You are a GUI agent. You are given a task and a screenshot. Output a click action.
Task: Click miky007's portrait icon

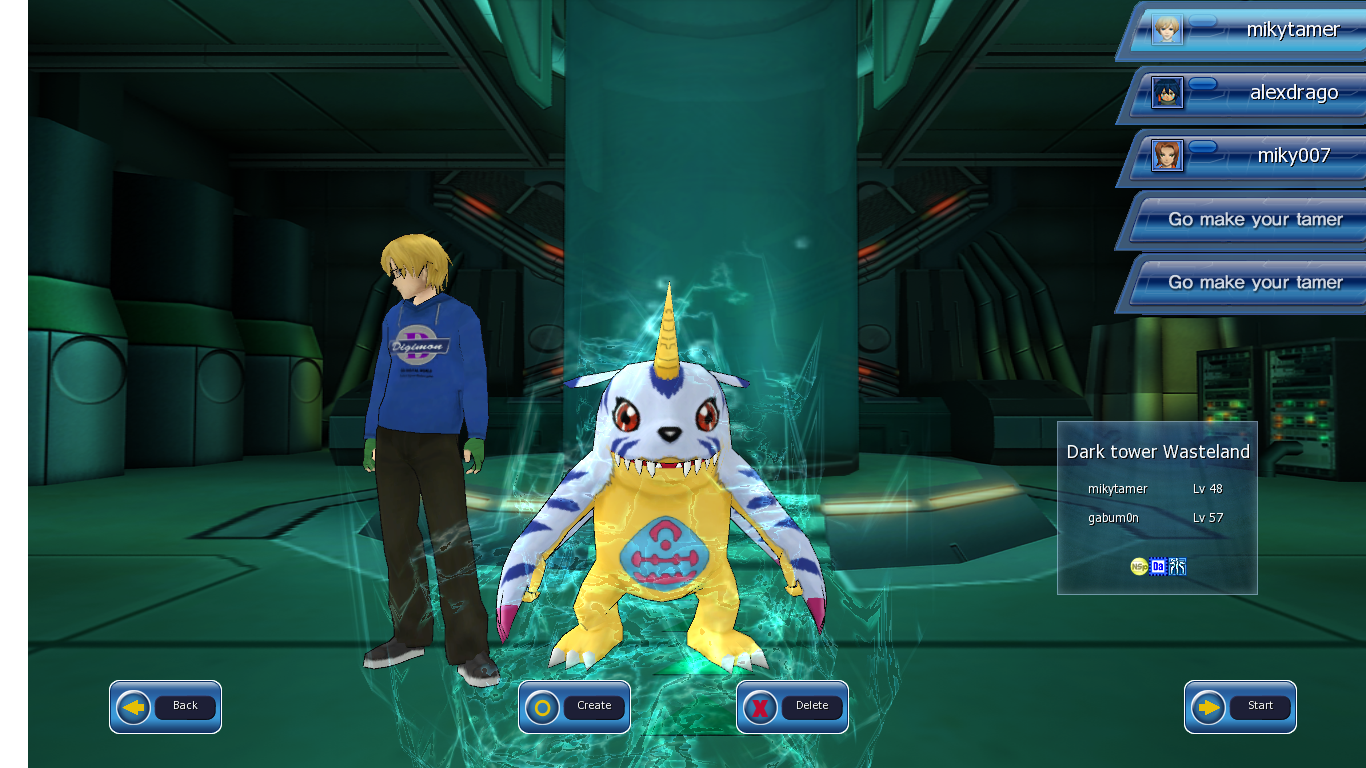1166,156
